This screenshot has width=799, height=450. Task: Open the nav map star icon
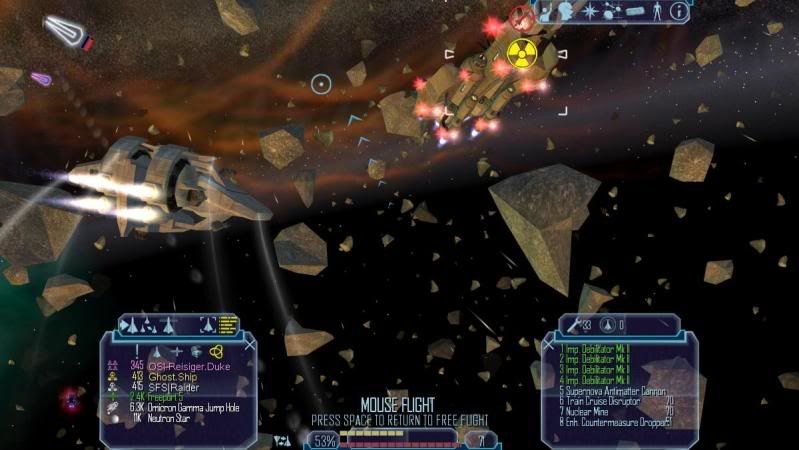tap(590, 11)
